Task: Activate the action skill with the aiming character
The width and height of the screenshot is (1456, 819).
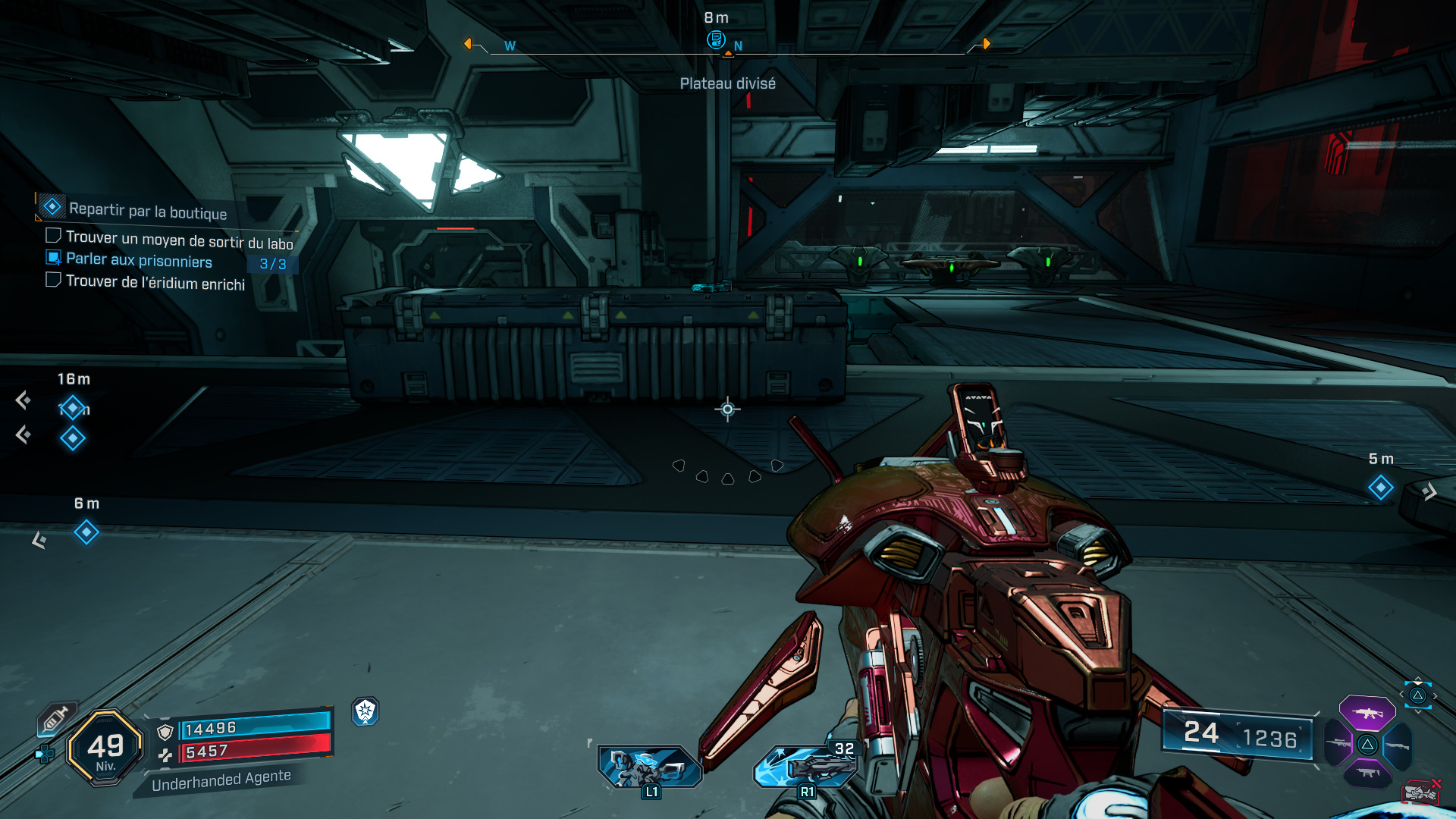Action: coord(650,767)
